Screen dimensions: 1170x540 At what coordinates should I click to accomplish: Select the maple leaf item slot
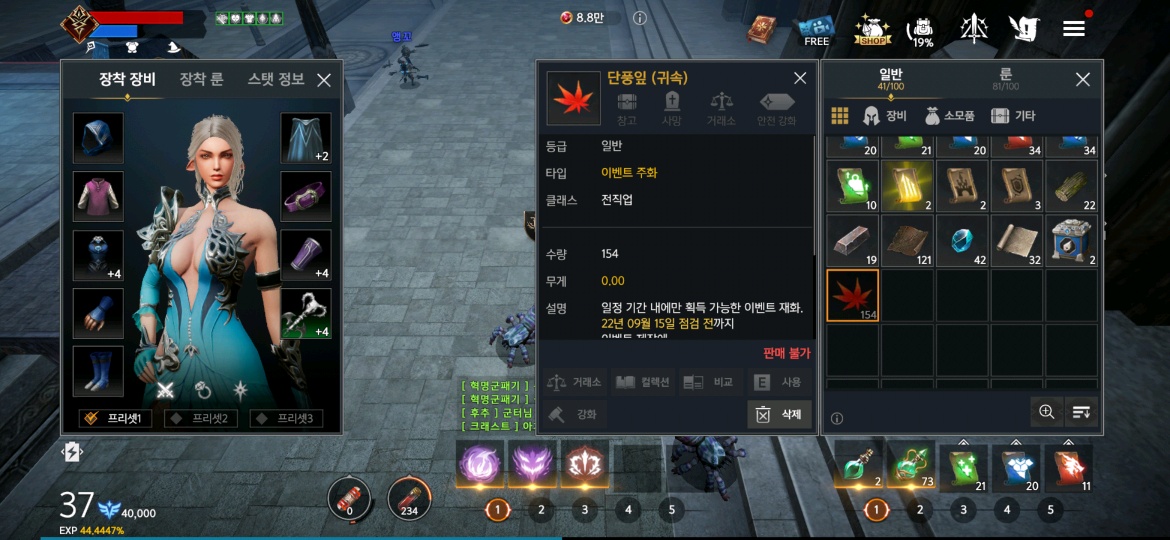click(x=852, y=295)
